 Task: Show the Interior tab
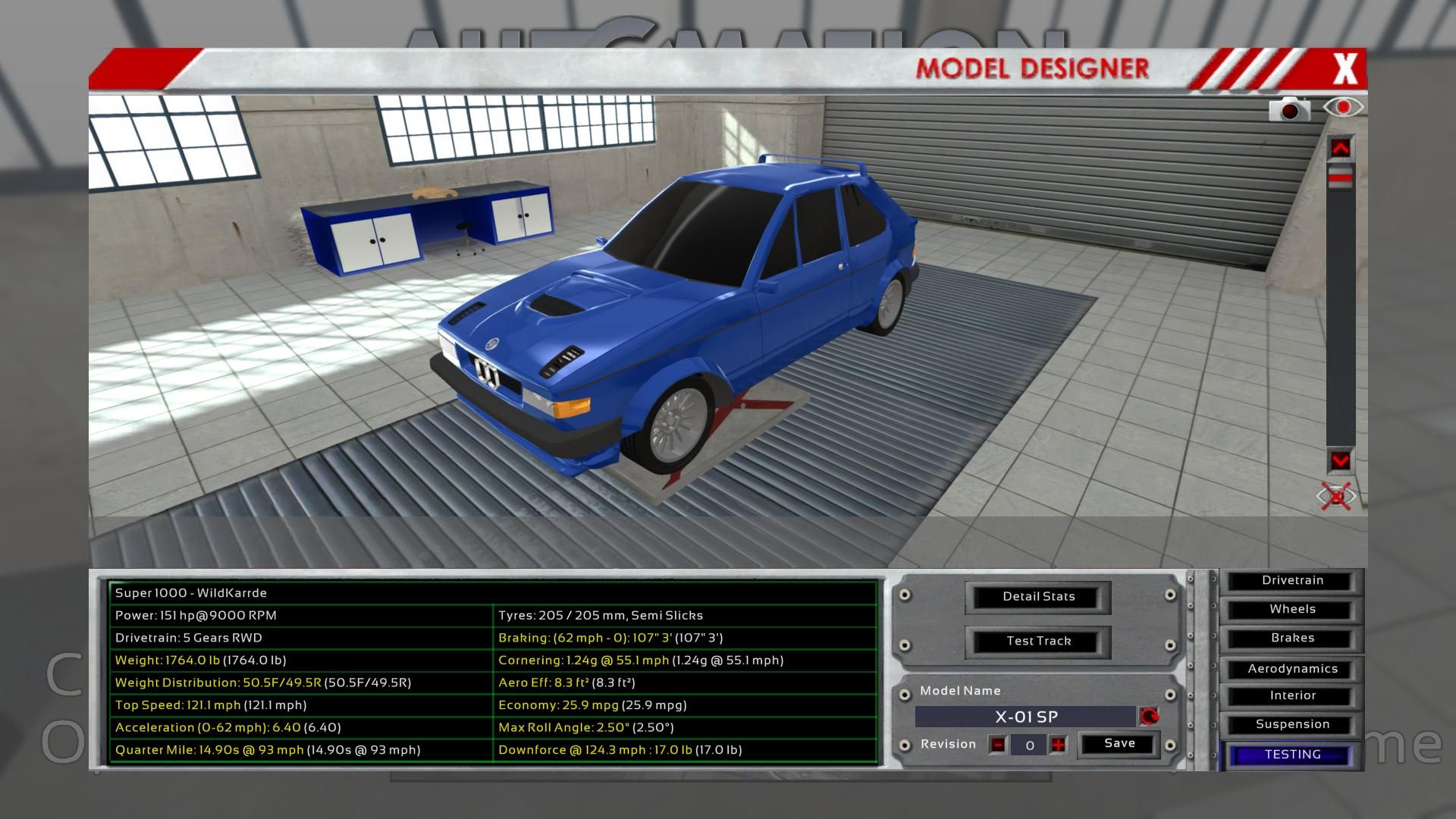1292,696
